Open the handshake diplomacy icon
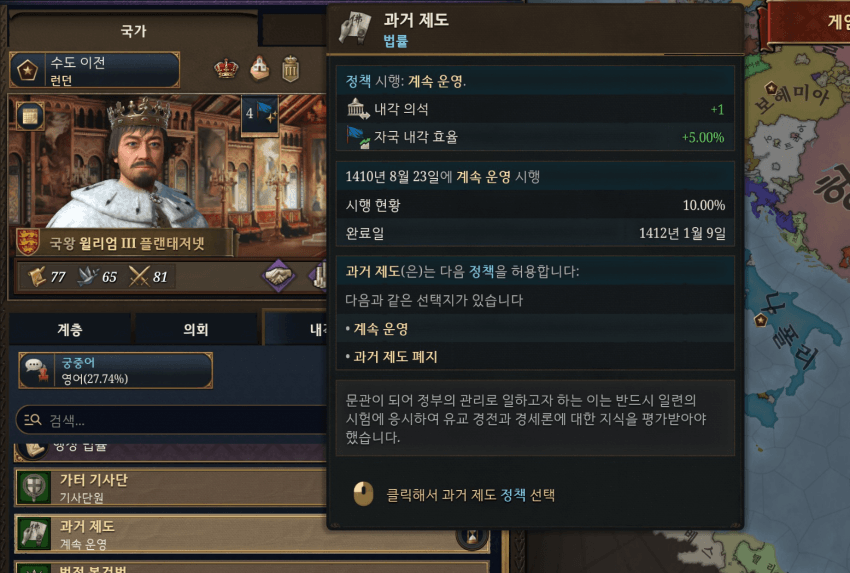Image resolution: width=850 pixels, height=573 pixels. tap(279, 276)
